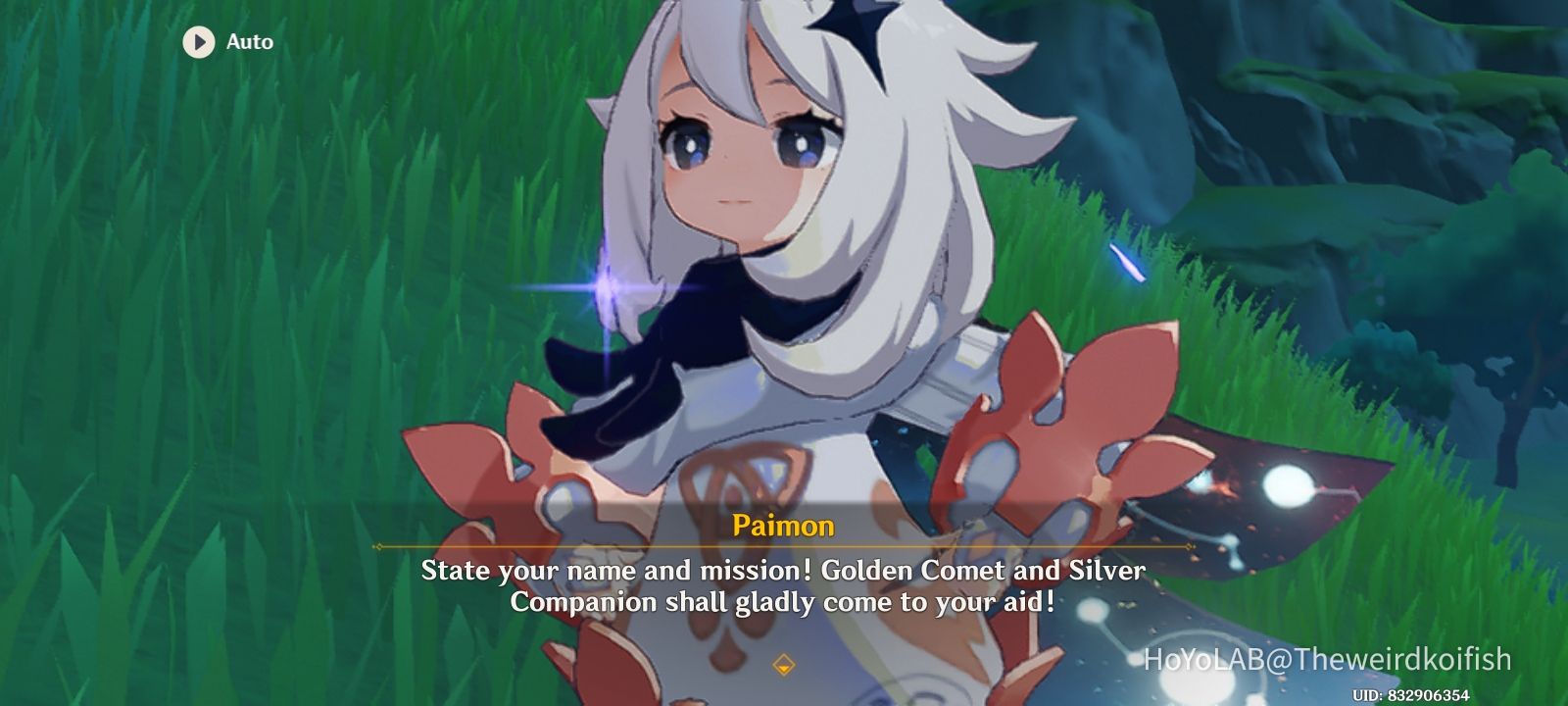The width and height of the screenshot is (1568, 706).
Task: Select the "Auto" text label
Action: (249, 42)
